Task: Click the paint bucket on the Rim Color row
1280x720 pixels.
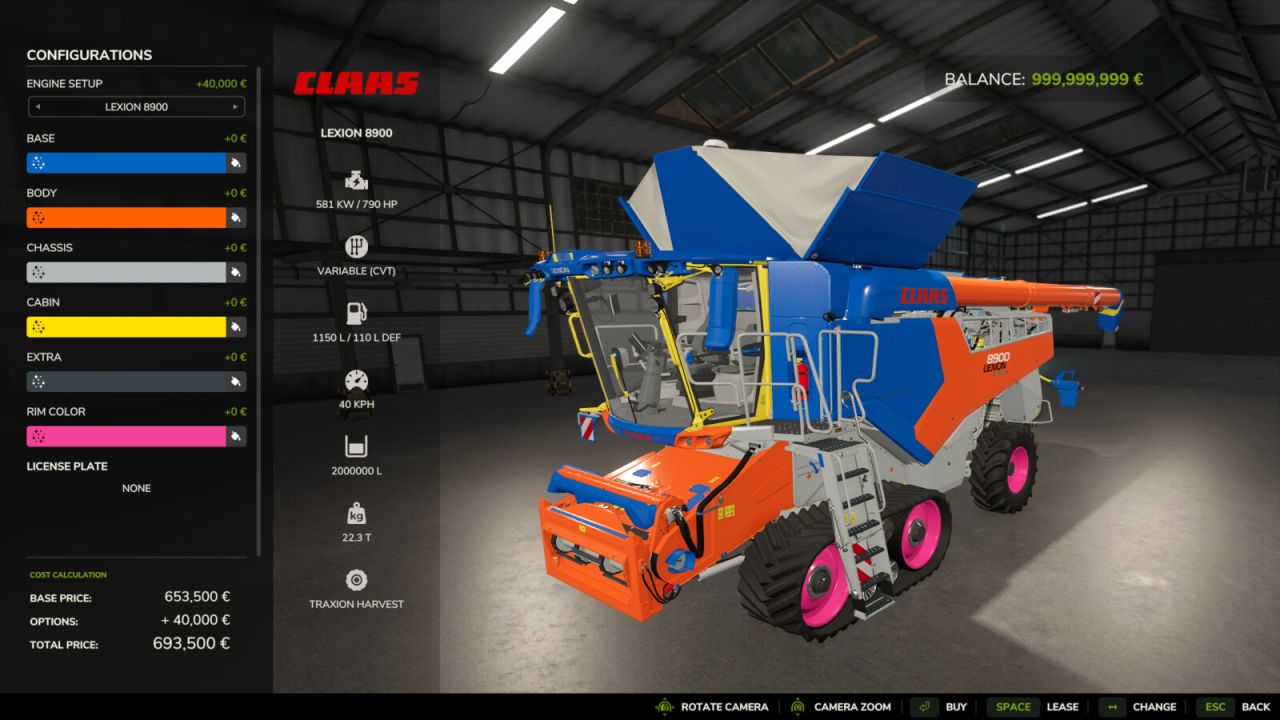Action: pyautogui.click(x=237, y=436)
